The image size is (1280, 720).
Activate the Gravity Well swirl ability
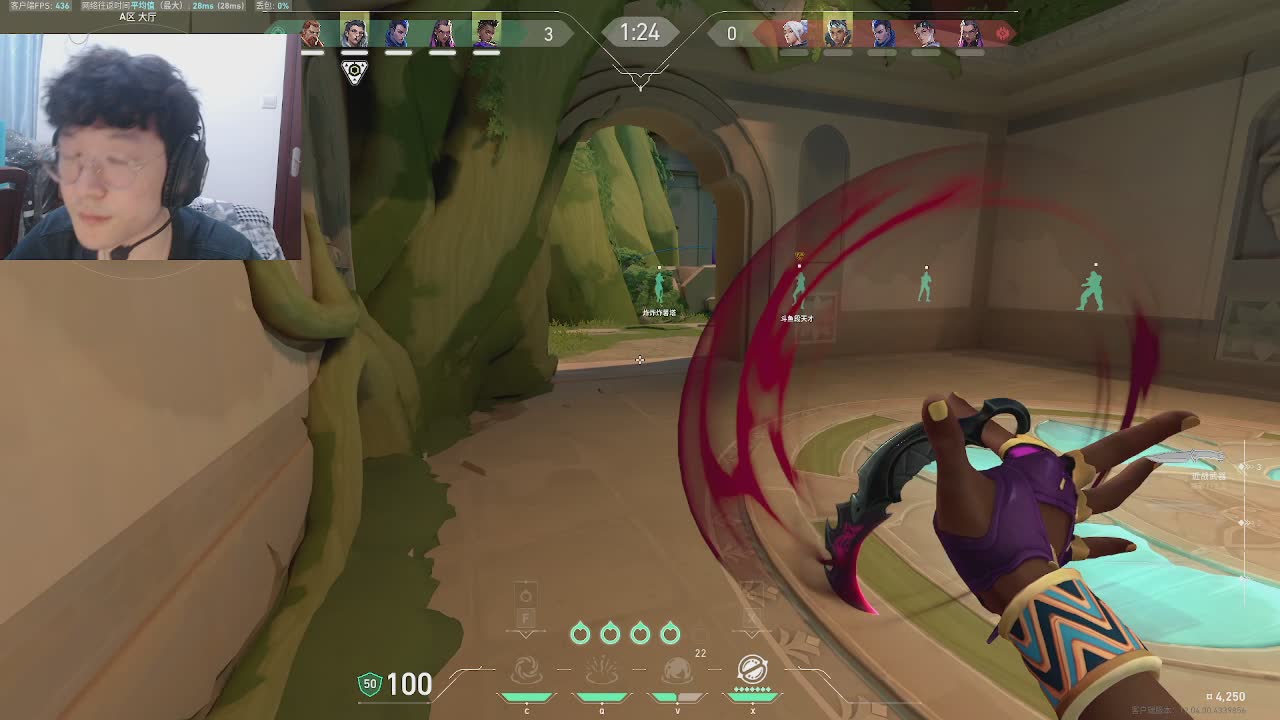[x=527, y=670]
